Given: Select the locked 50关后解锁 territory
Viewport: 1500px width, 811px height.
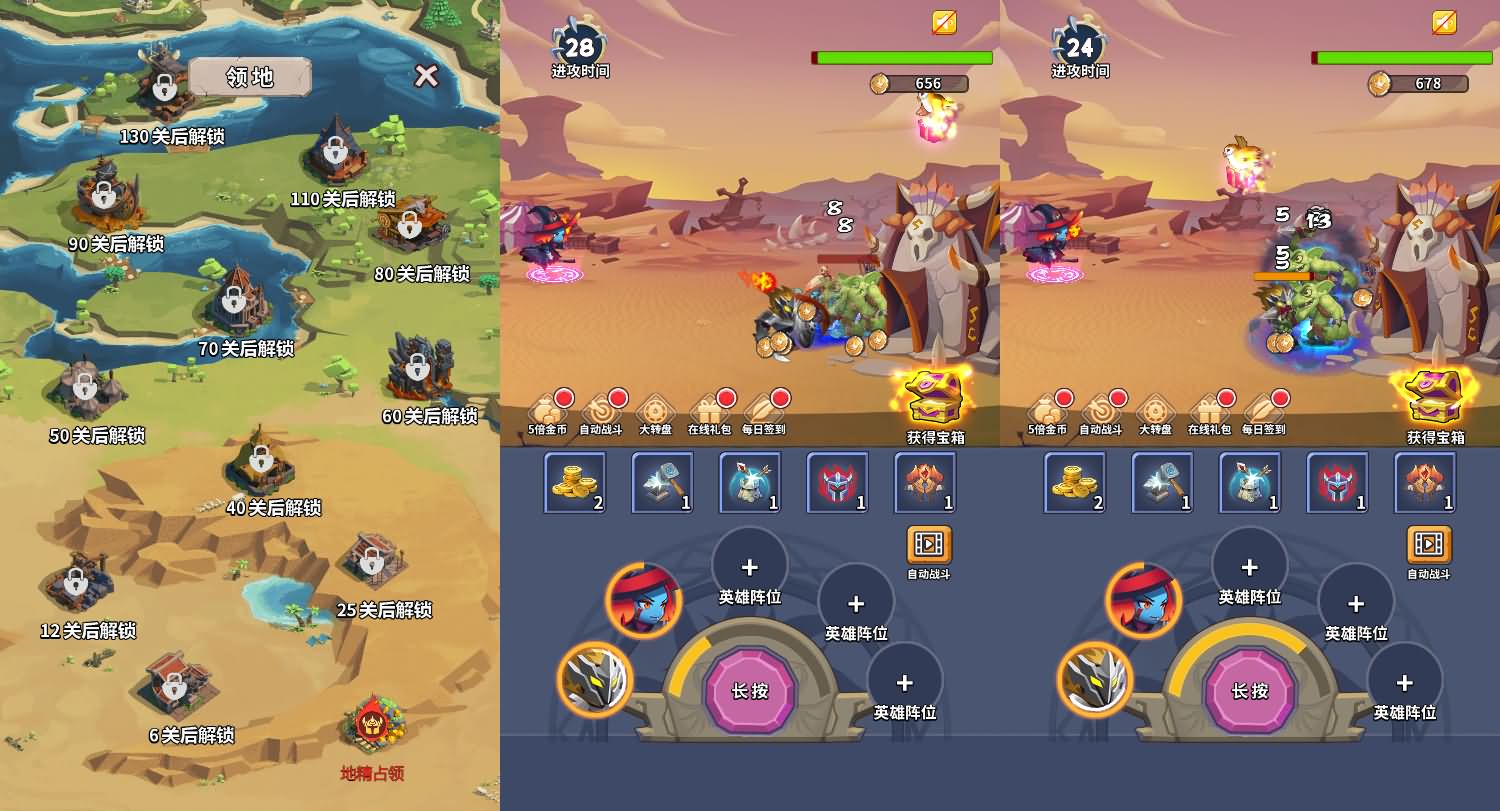Looking at the screenshot, I should (x=86, y=386).
